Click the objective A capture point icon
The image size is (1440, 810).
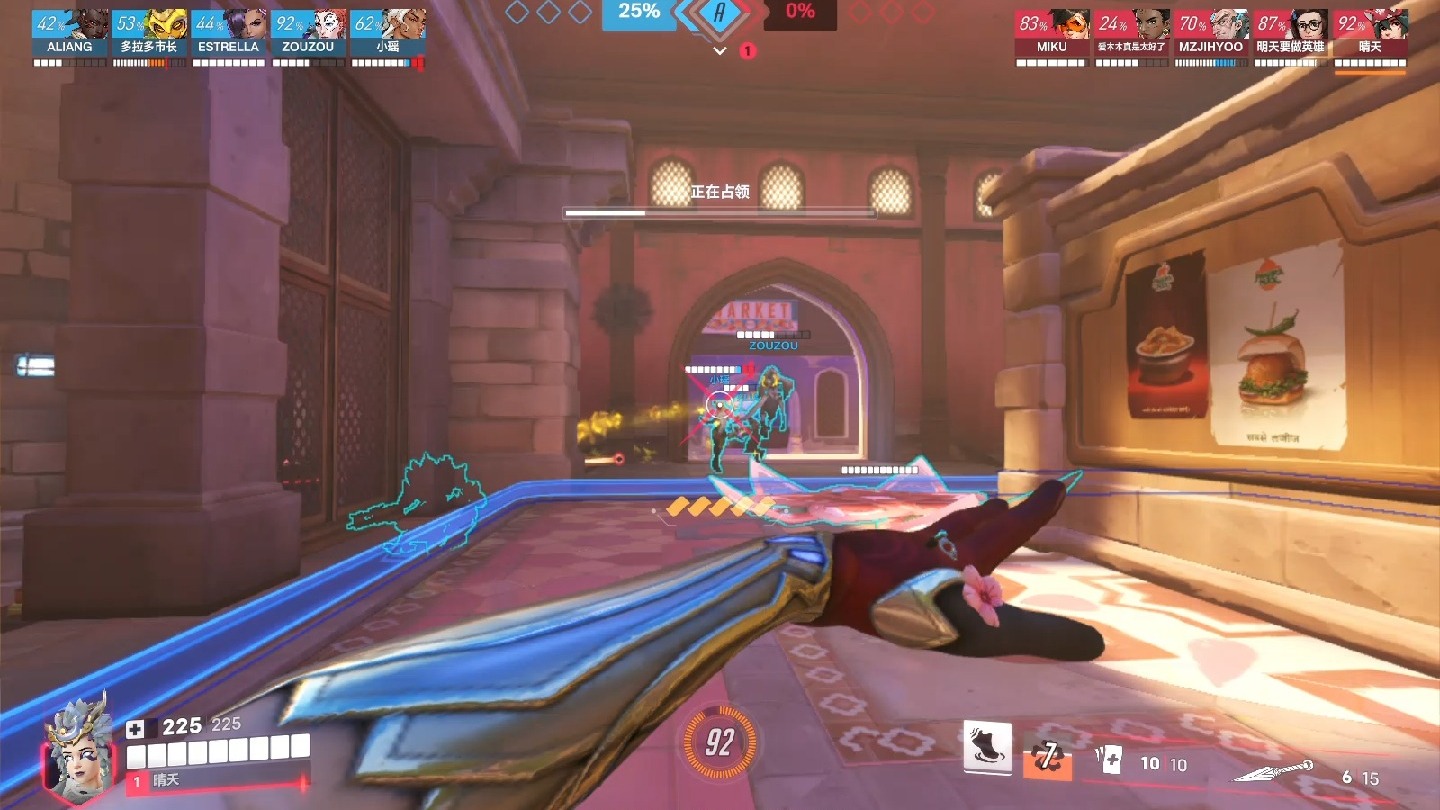click(x=720, y=13)
